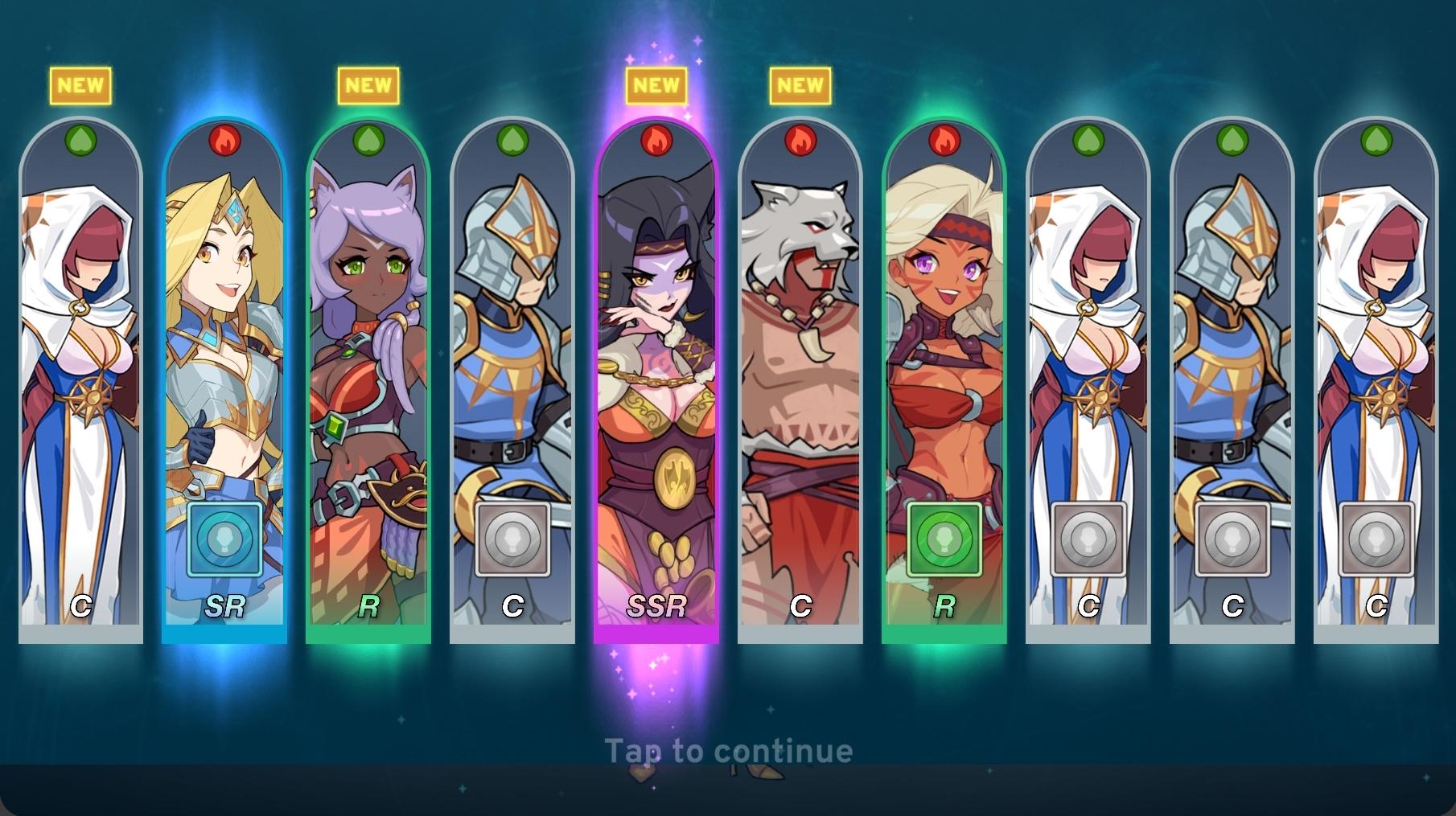
Task: Expand the SSR sorceress card details
Action: 656,362
